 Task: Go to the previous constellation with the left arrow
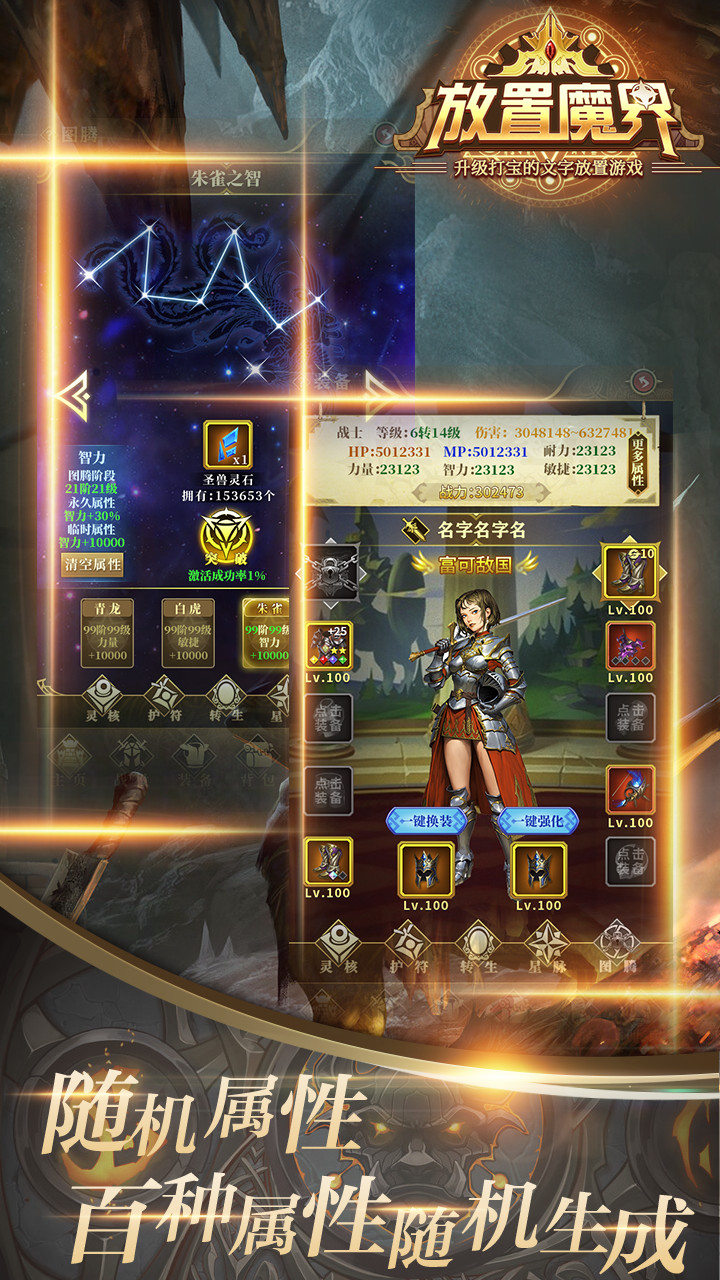(75, 395)
